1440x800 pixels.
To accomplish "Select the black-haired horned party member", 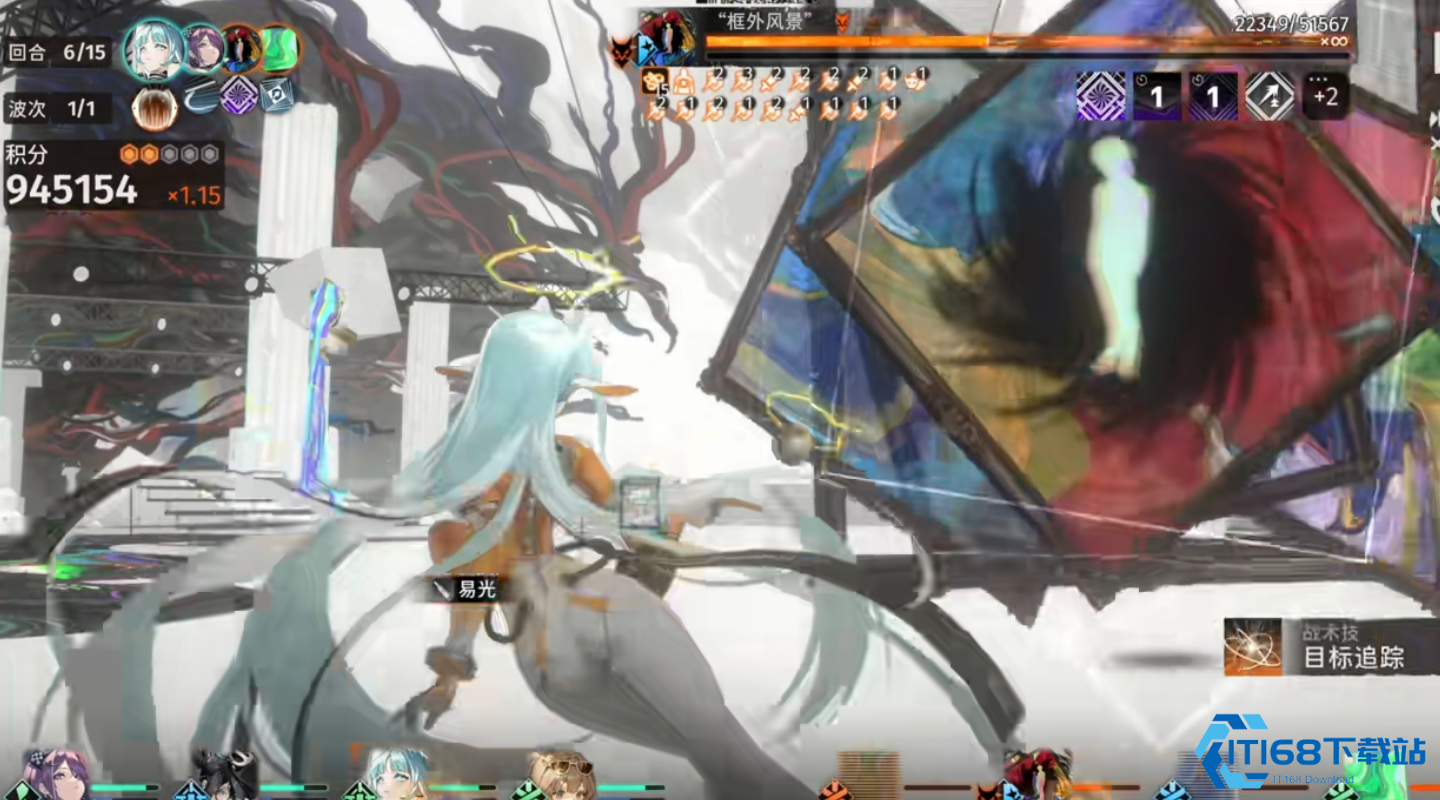I will (x=224, y=775).
